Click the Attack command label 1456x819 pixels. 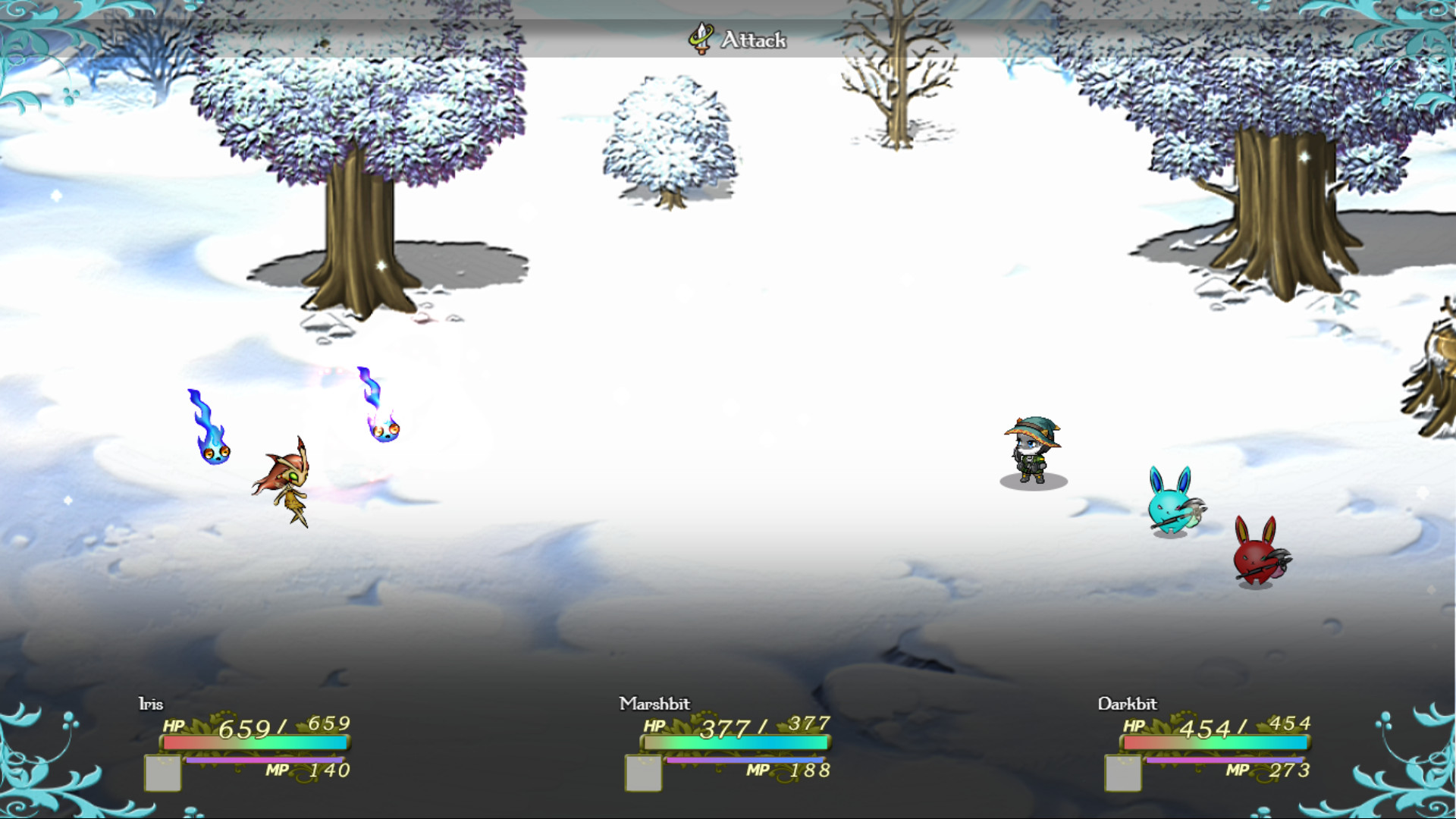[755, 40]
